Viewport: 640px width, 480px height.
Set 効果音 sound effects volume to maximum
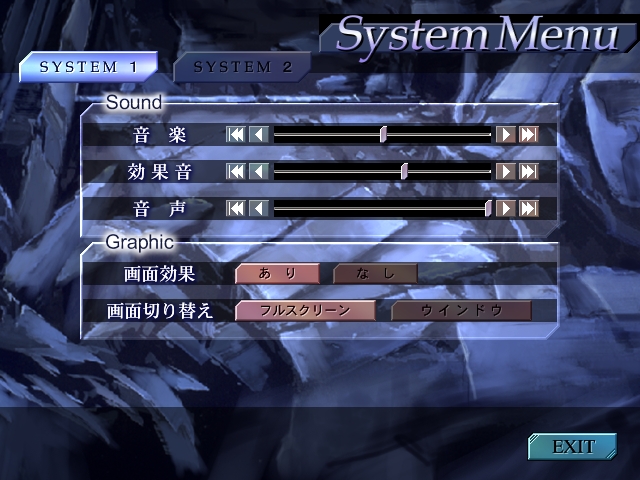click(529, 171)
